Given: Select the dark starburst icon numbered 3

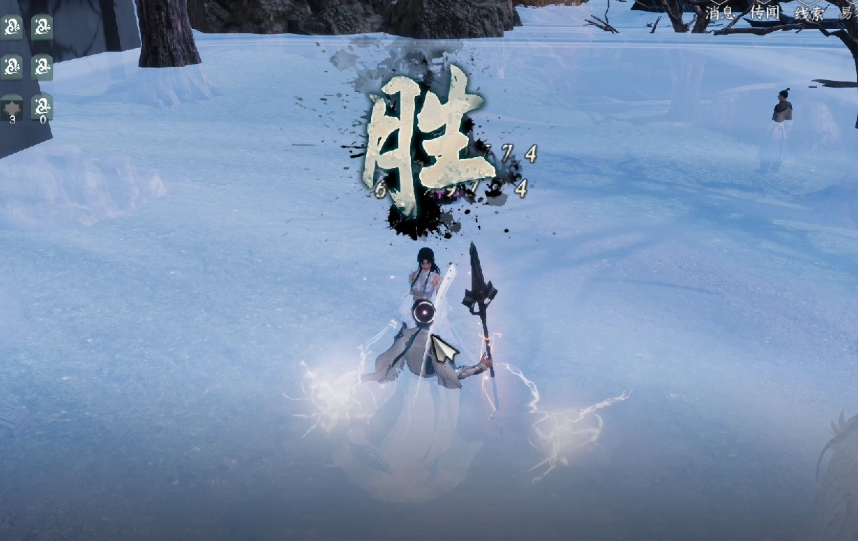Looking at the screenshot, I should click(12, 106).
